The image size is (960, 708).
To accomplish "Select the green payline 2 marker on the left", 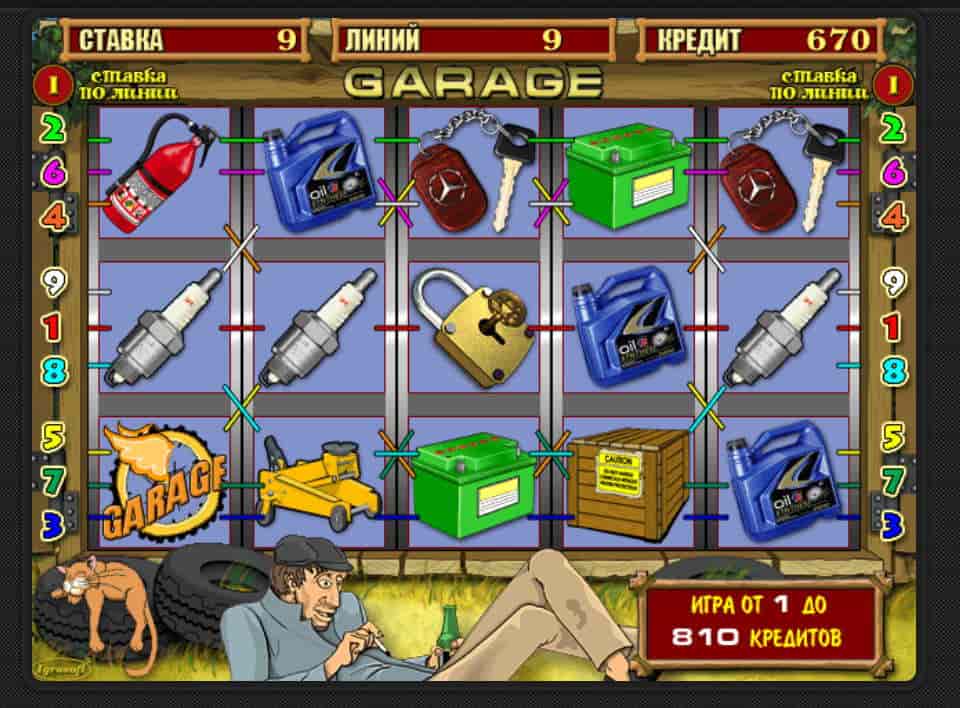I will pos(52,129).
